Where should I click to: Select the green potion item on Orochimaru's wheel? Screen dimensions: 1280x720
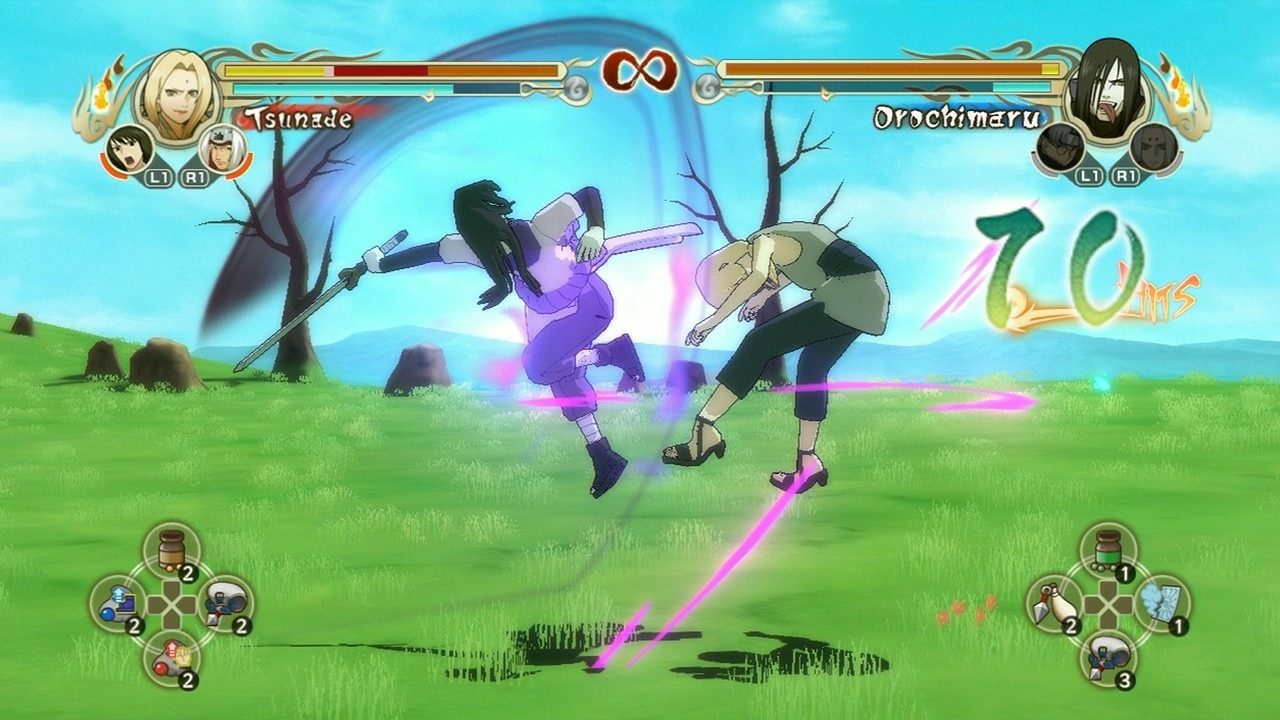click(x=1107, y=549)
